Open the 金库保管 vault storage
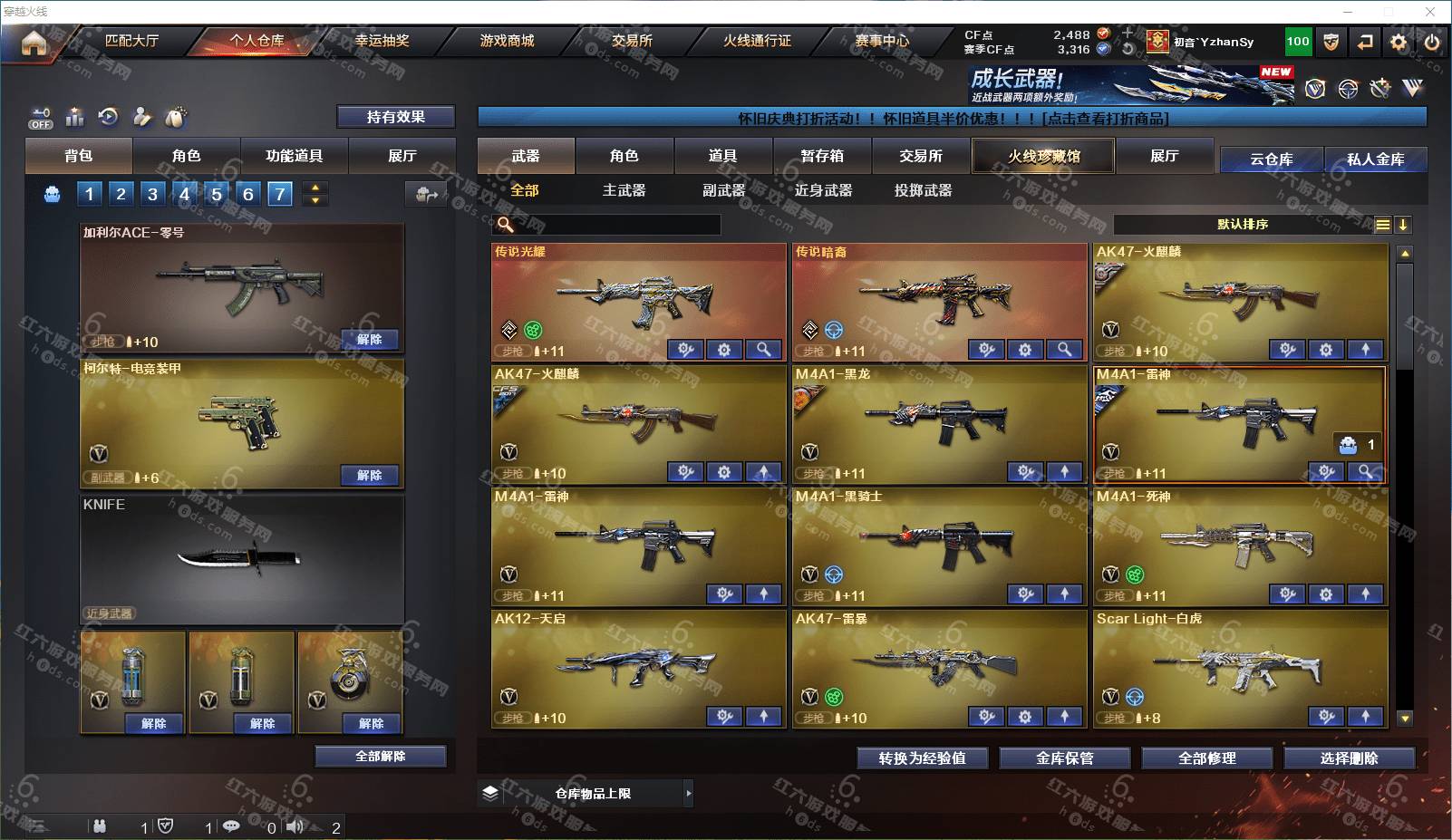This screenshot has height=840, width=1452. (1064, 758)
